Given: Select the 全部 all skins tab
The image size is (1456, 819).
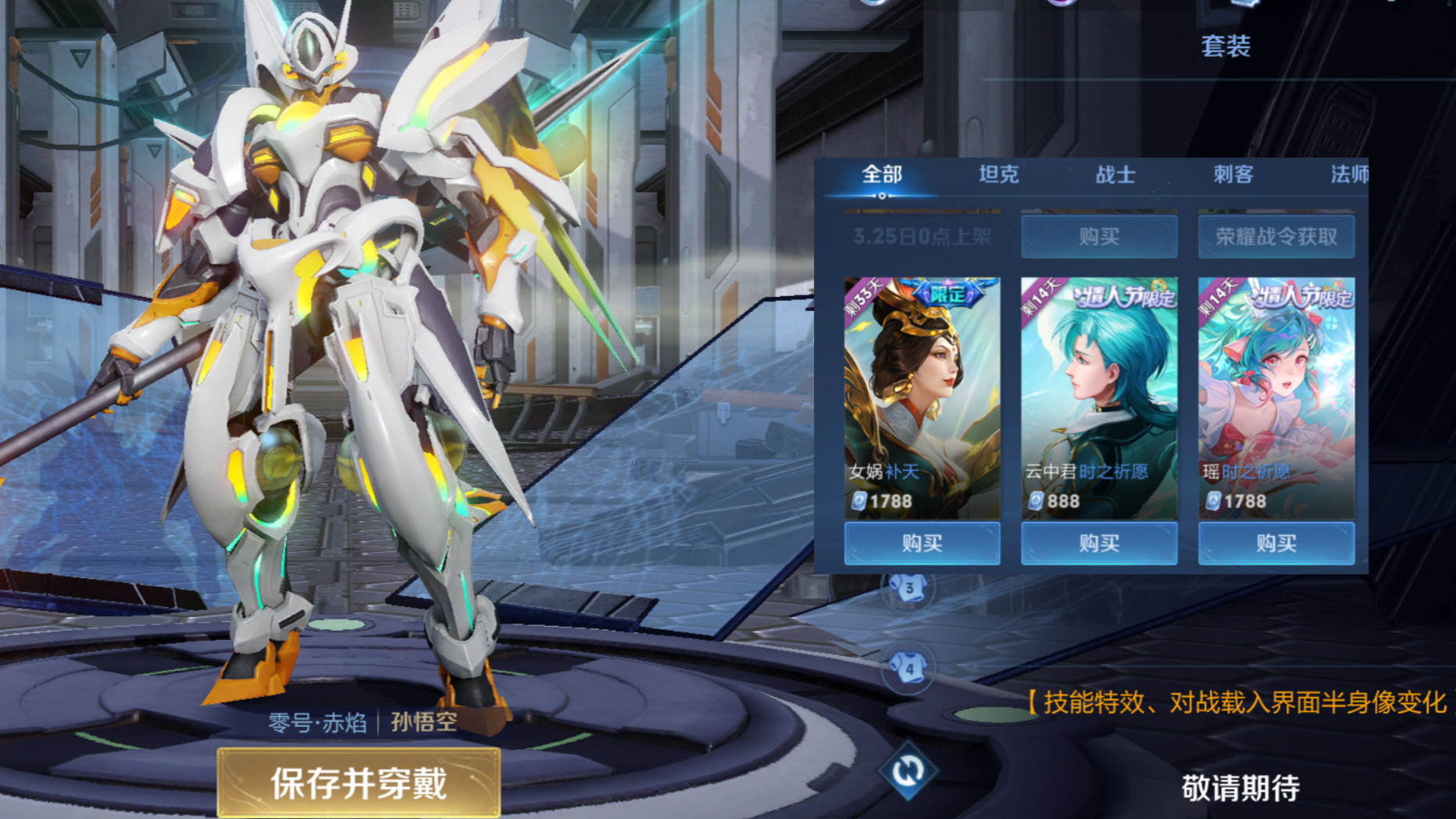Looking at the screenshot, I should (x=883, y=175).
